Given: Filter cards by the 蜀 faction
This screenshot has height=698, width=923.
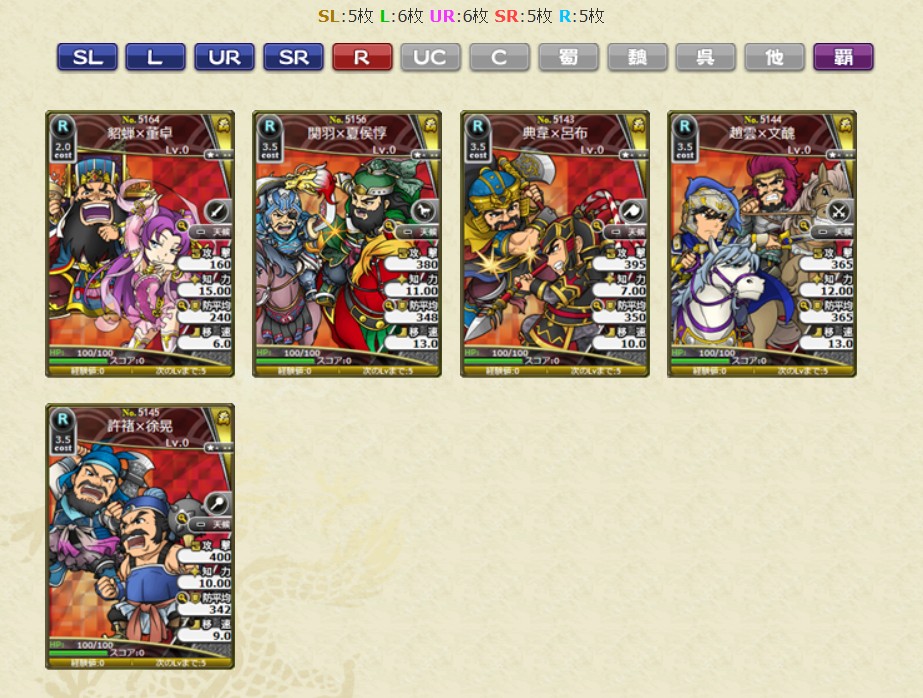Looking at the screenshot, I should point(568,57).
